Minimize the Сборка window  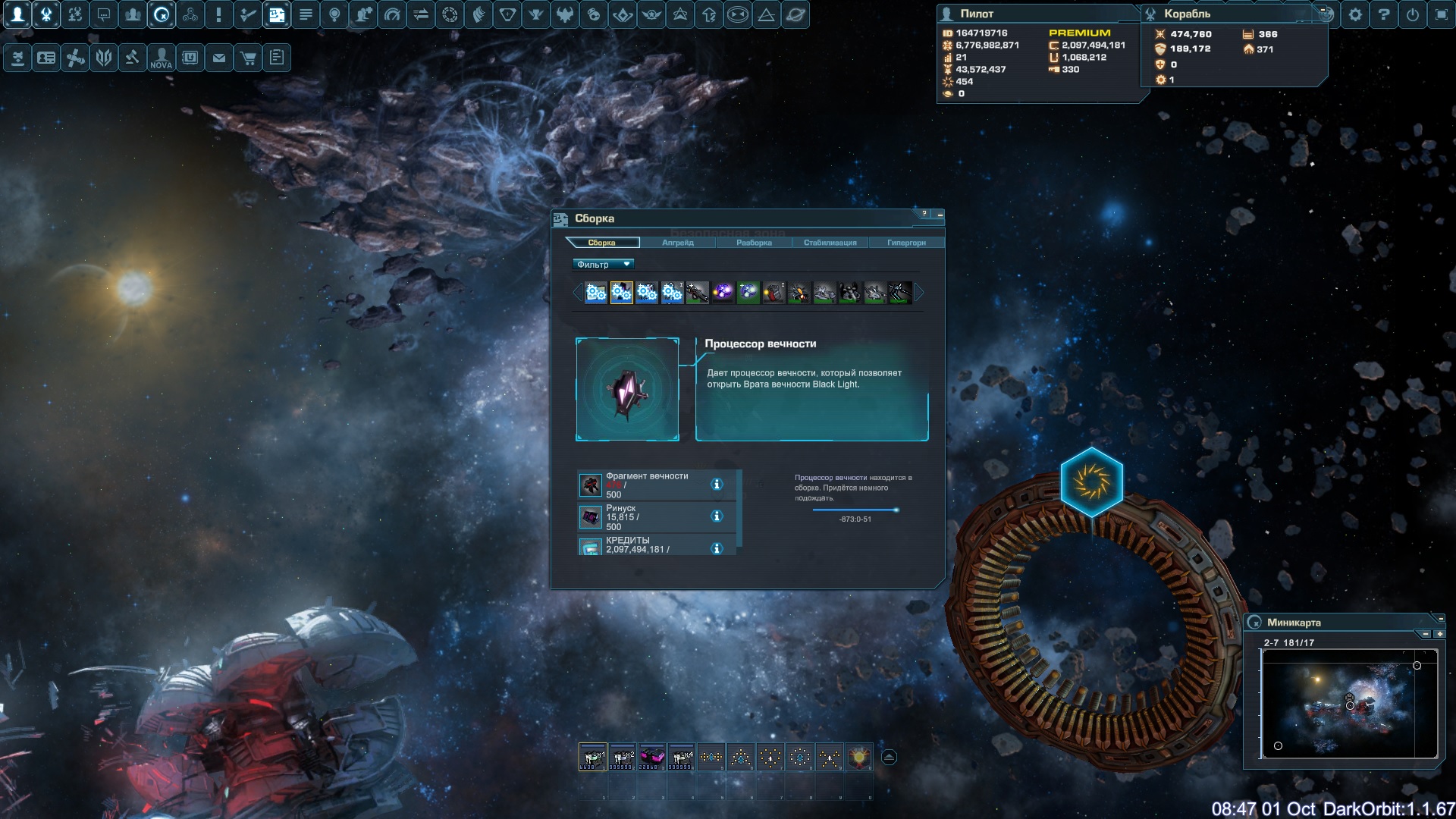[940, 215]
